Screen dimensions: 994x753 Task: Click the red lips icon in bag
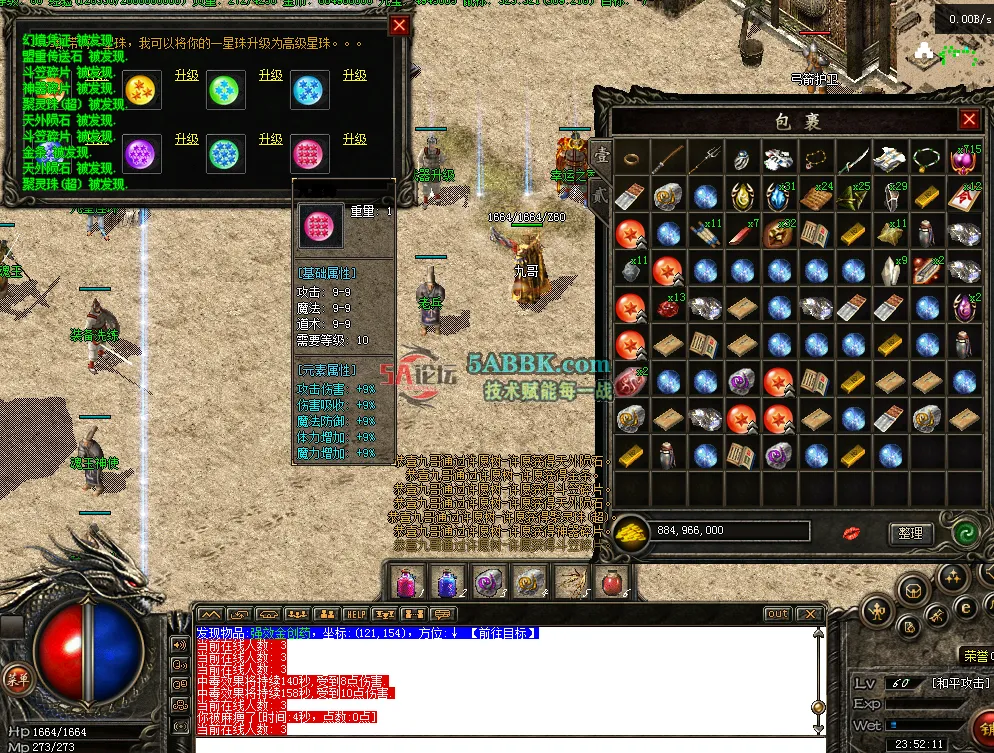point(853,532)
